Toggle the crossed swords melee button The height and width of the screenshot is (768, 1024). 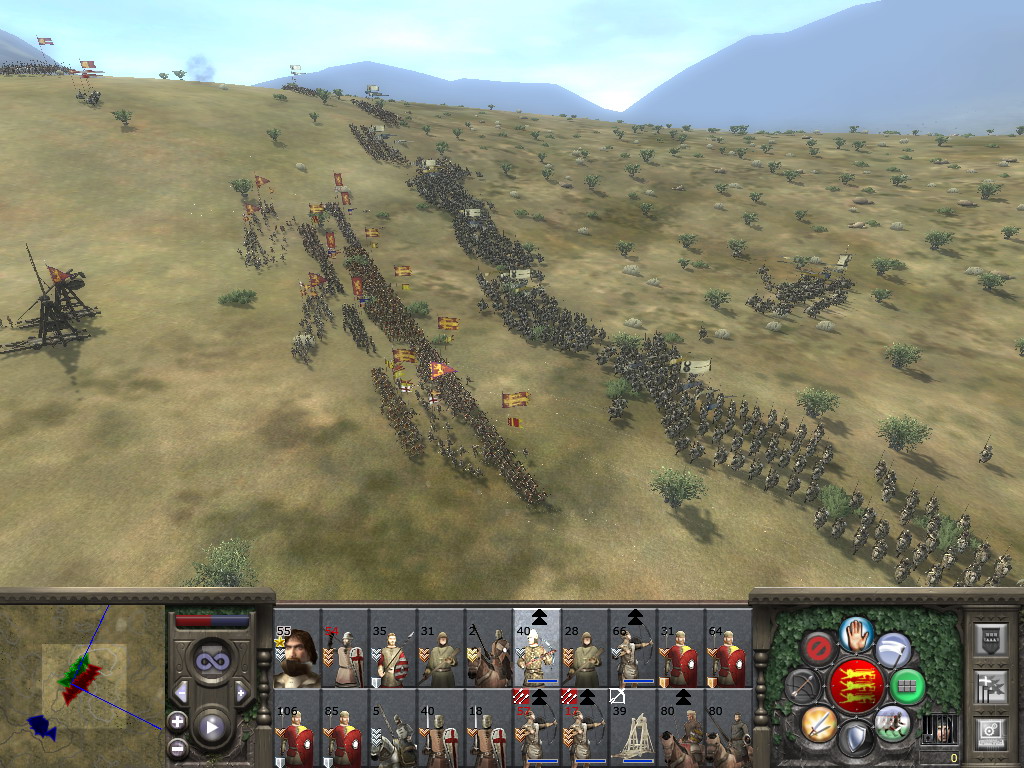click(x=819, y=722)
